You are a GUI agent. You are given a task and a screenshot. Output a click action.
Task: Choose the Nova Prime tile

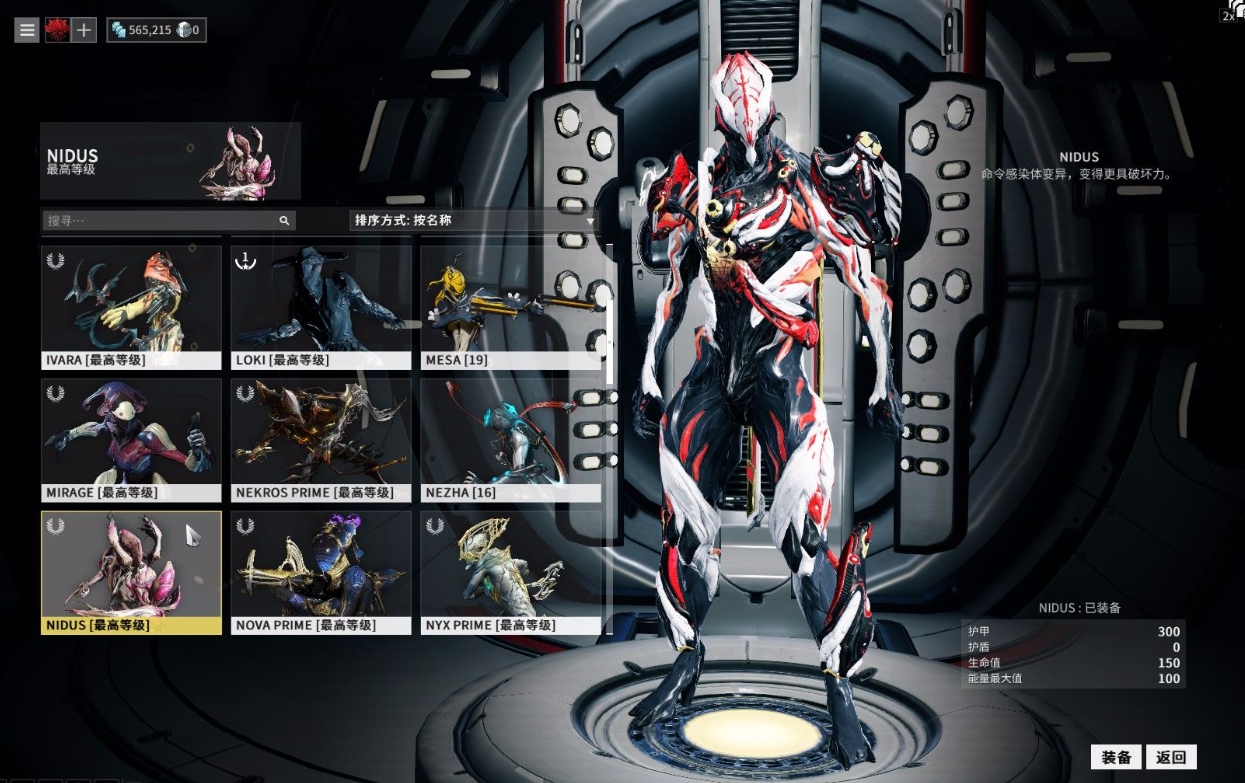tap(321, 572)
